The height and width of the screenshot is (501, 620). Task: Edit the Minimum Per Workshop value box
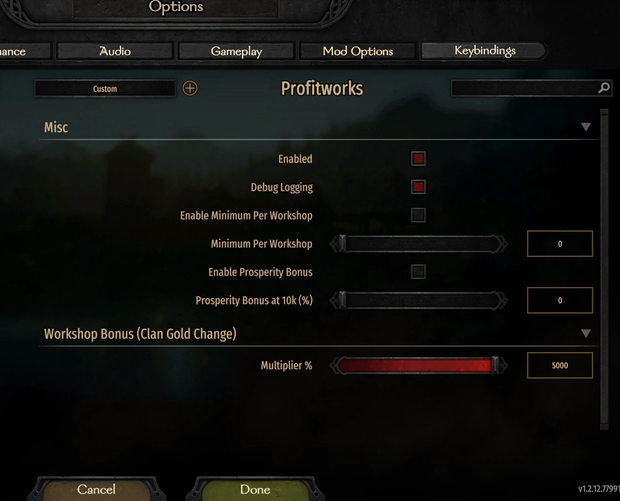(560, 244)
